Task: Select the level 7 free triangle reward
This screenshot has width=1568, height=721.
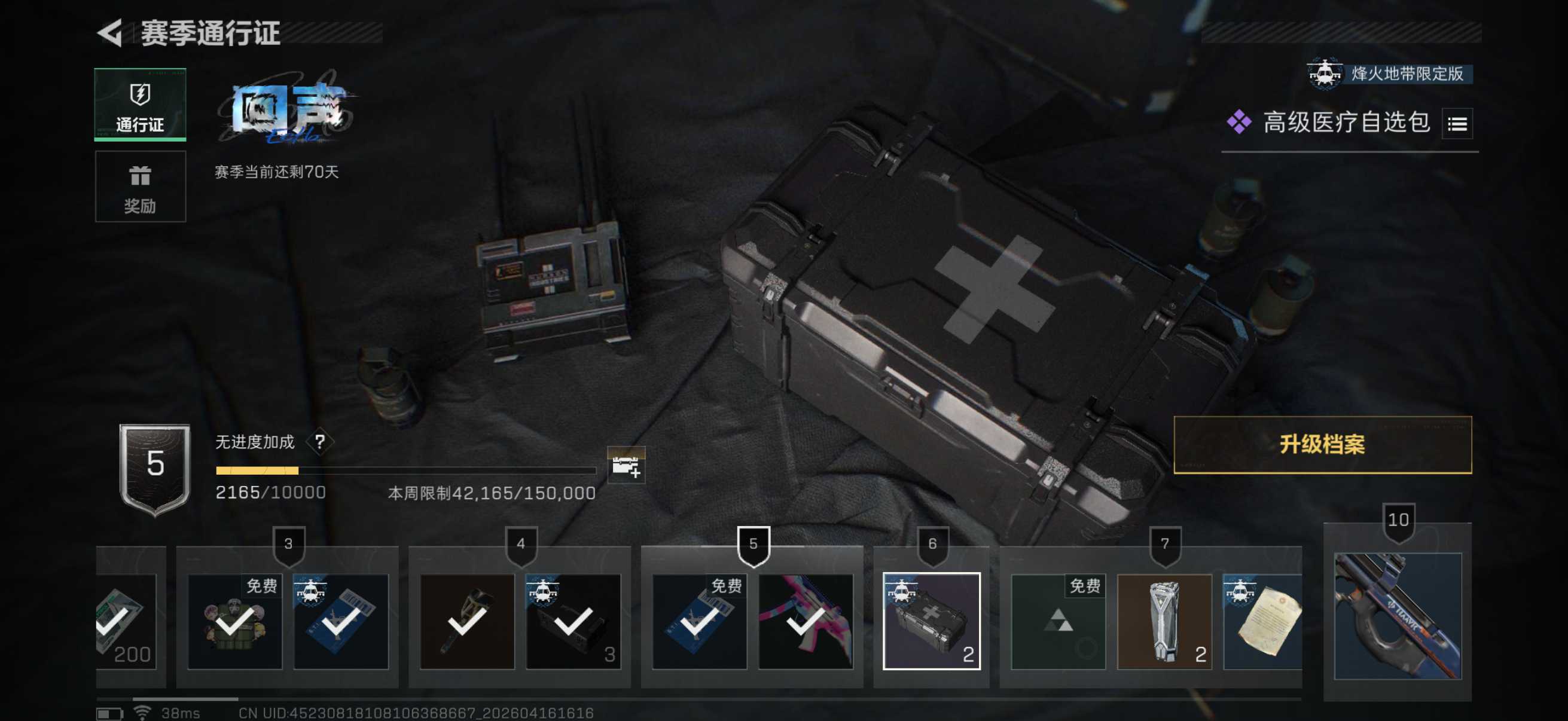Action: point(1058,621)
